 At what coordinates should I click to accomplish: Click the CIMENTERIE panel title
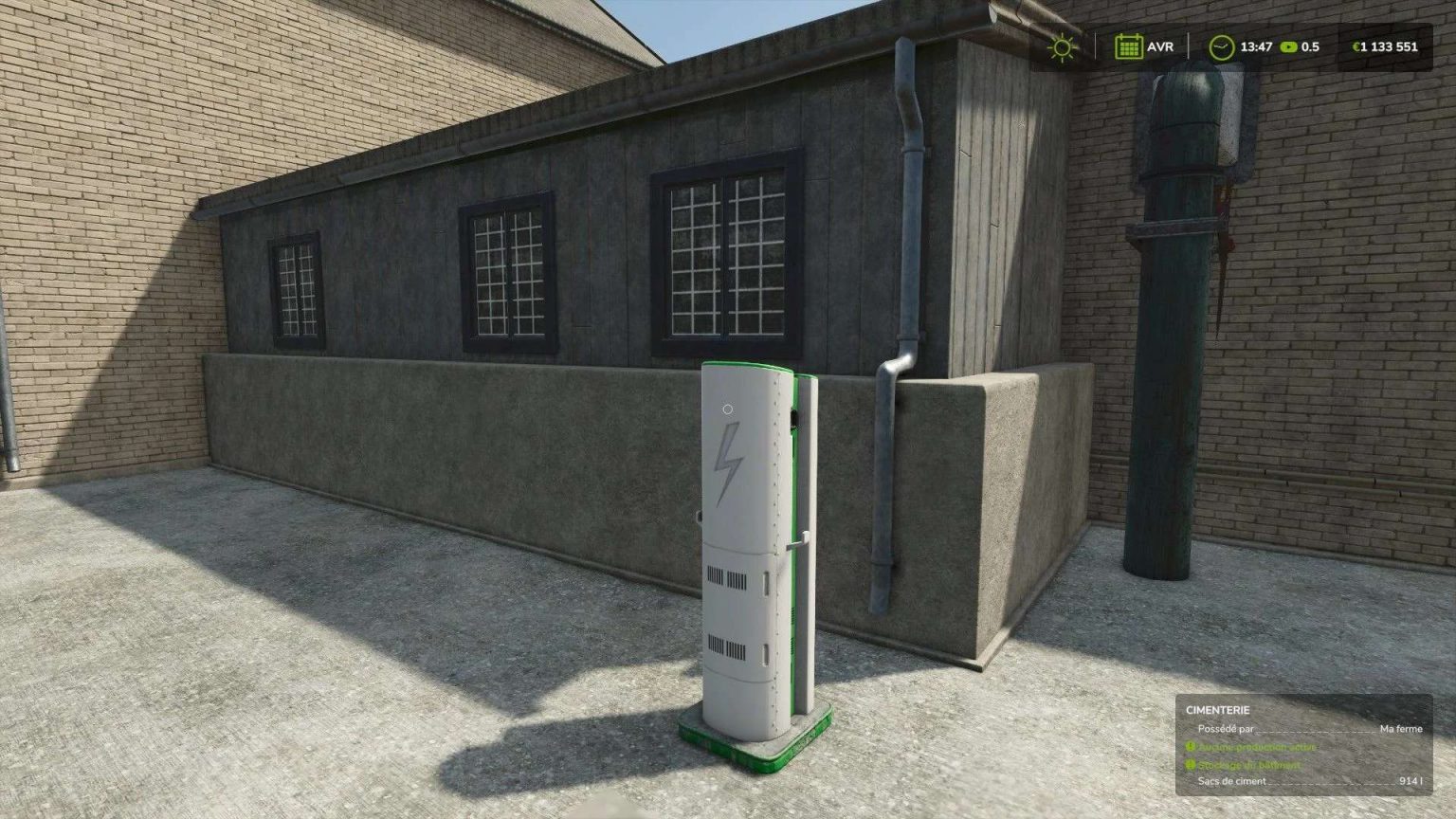[x=1217, y=710]
